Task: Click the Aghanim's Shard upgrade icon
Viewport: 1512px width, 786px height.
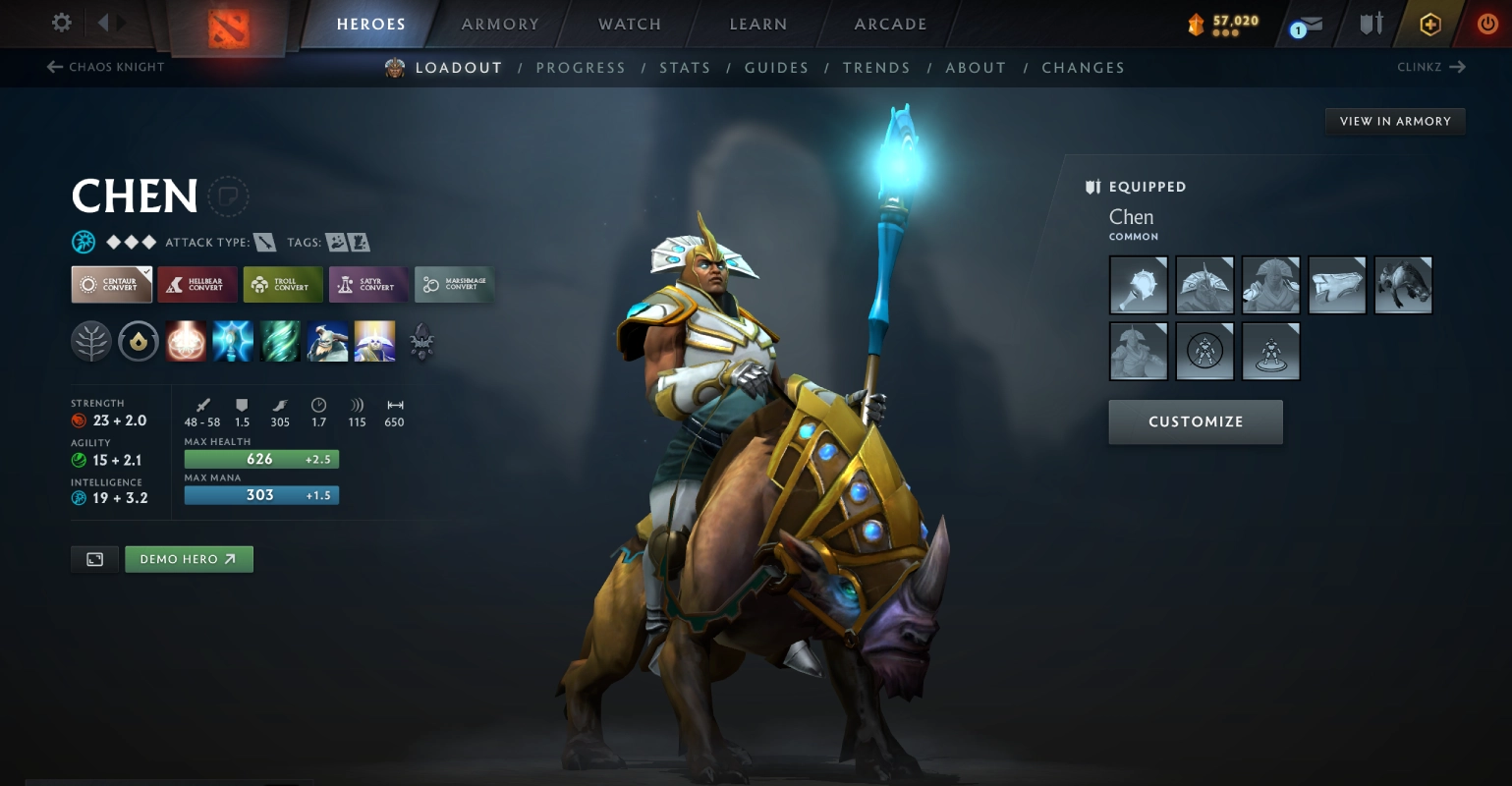Action: pyautogui.click(x=421, y=341)
